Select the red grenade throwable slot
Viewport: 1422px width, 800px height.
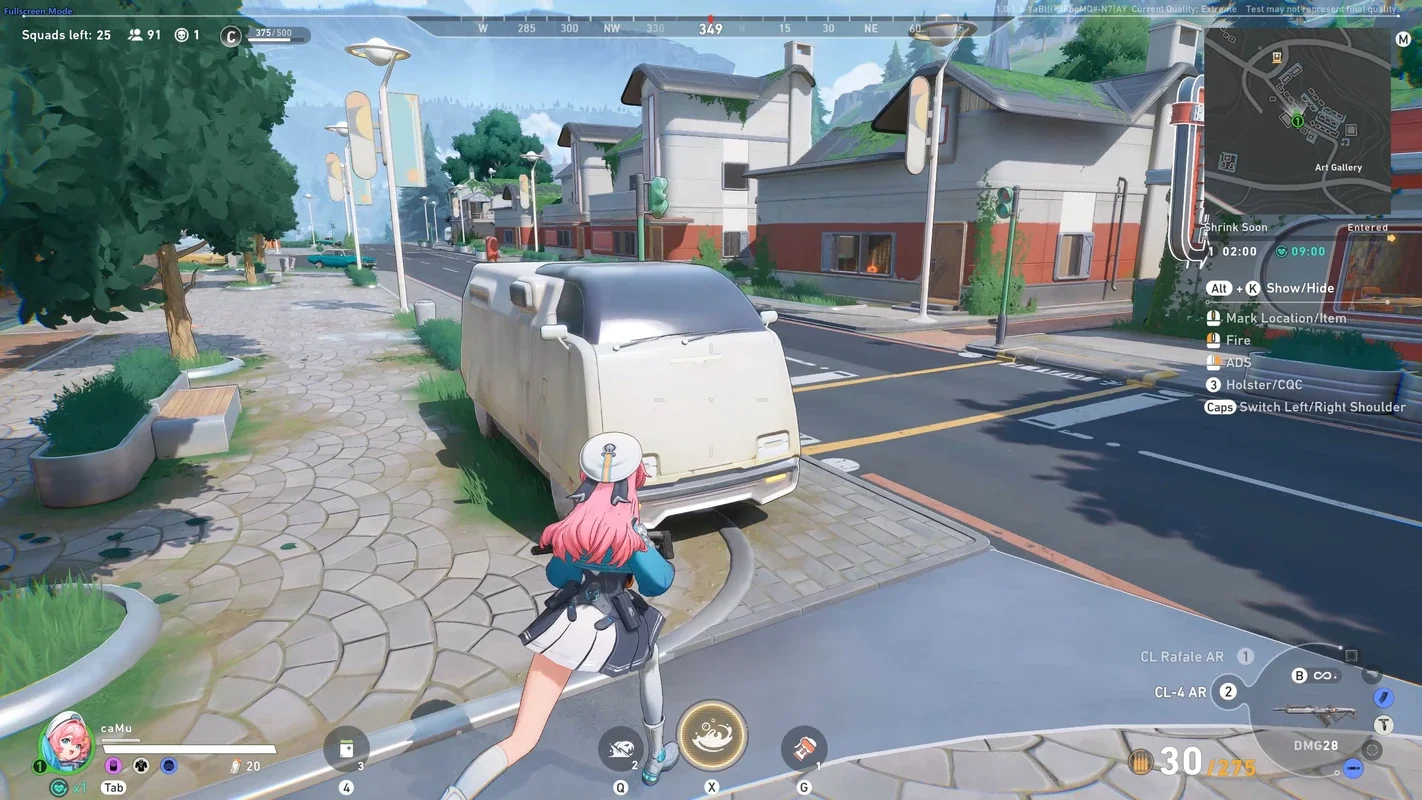[x=803, y=748]
